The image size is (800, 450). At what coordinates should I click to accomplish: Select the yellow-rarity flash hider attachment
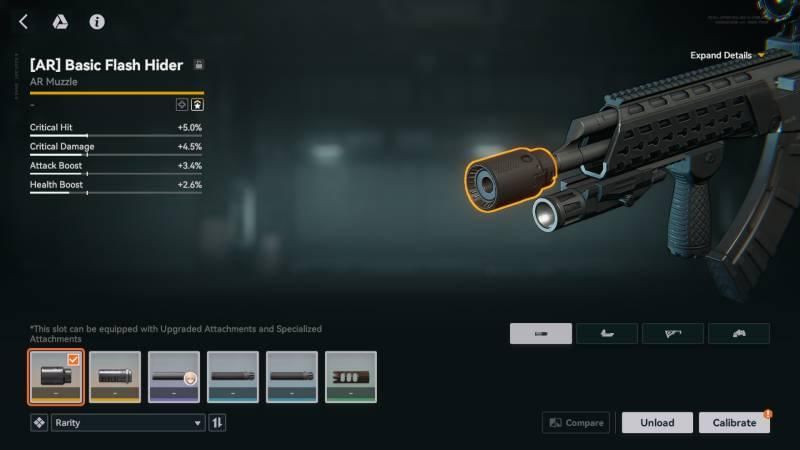coord(115,377)
